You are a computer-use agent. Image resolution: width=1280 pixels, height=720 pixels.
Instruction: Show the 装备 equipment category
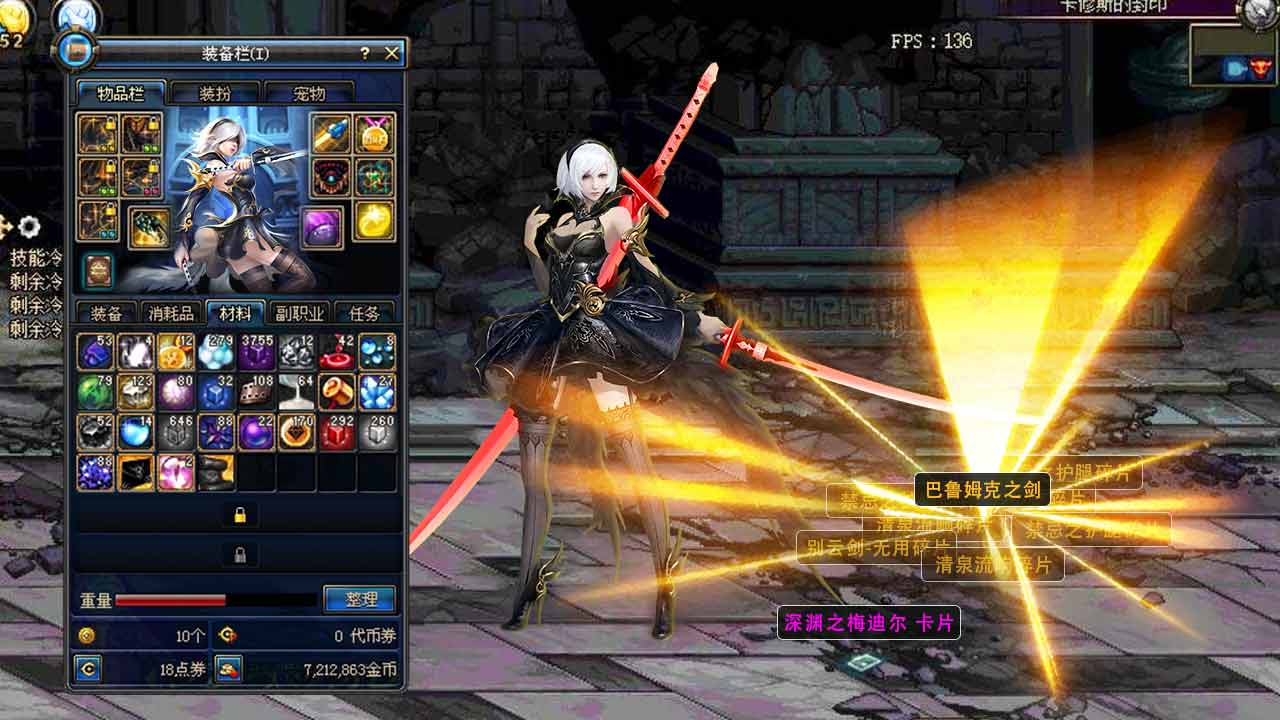pyautogui.click(x=106, y=313)
